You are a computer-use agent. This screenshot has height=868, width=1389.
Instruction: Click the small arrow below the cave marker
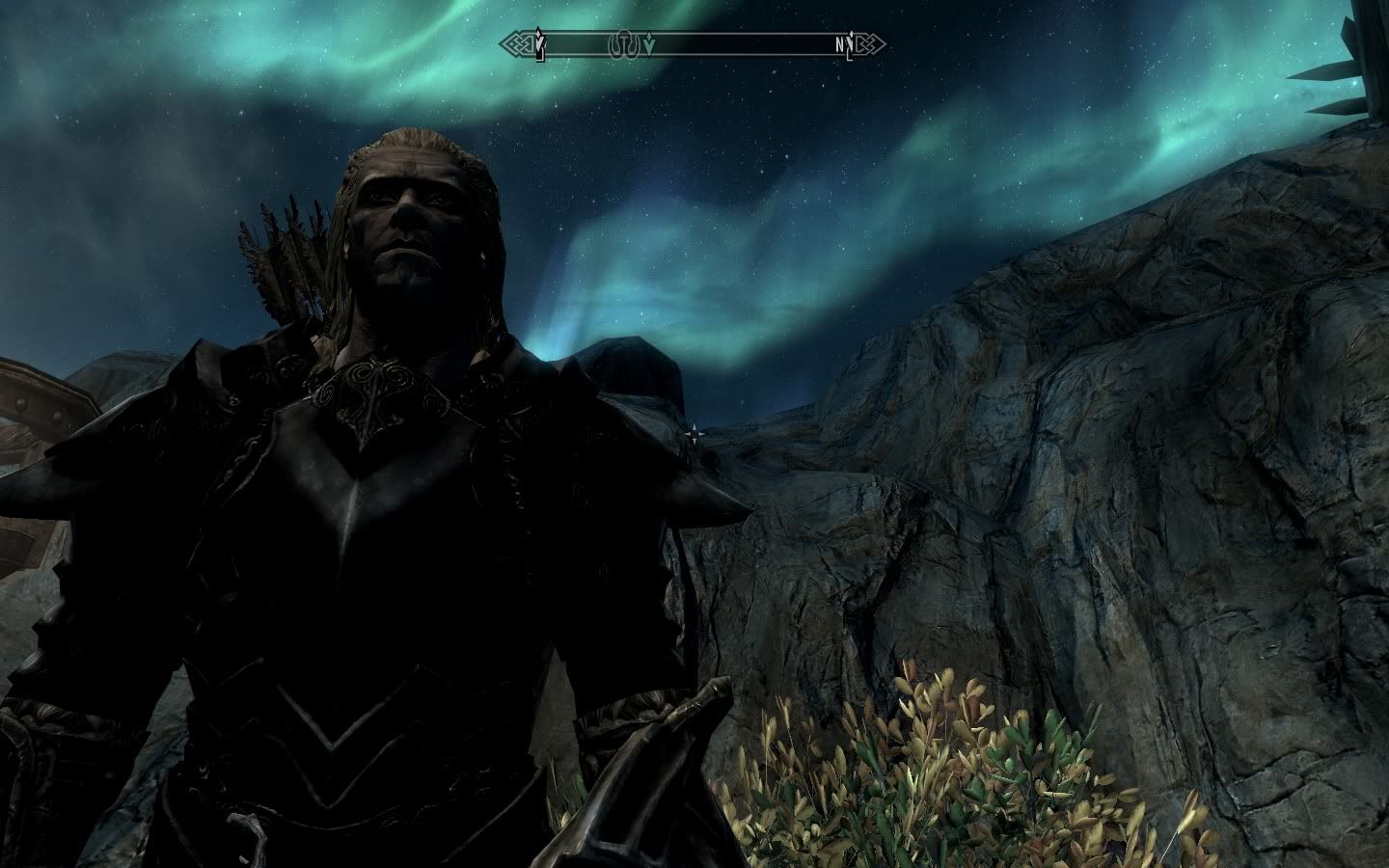pyautogui.click(x=649, y=44)
